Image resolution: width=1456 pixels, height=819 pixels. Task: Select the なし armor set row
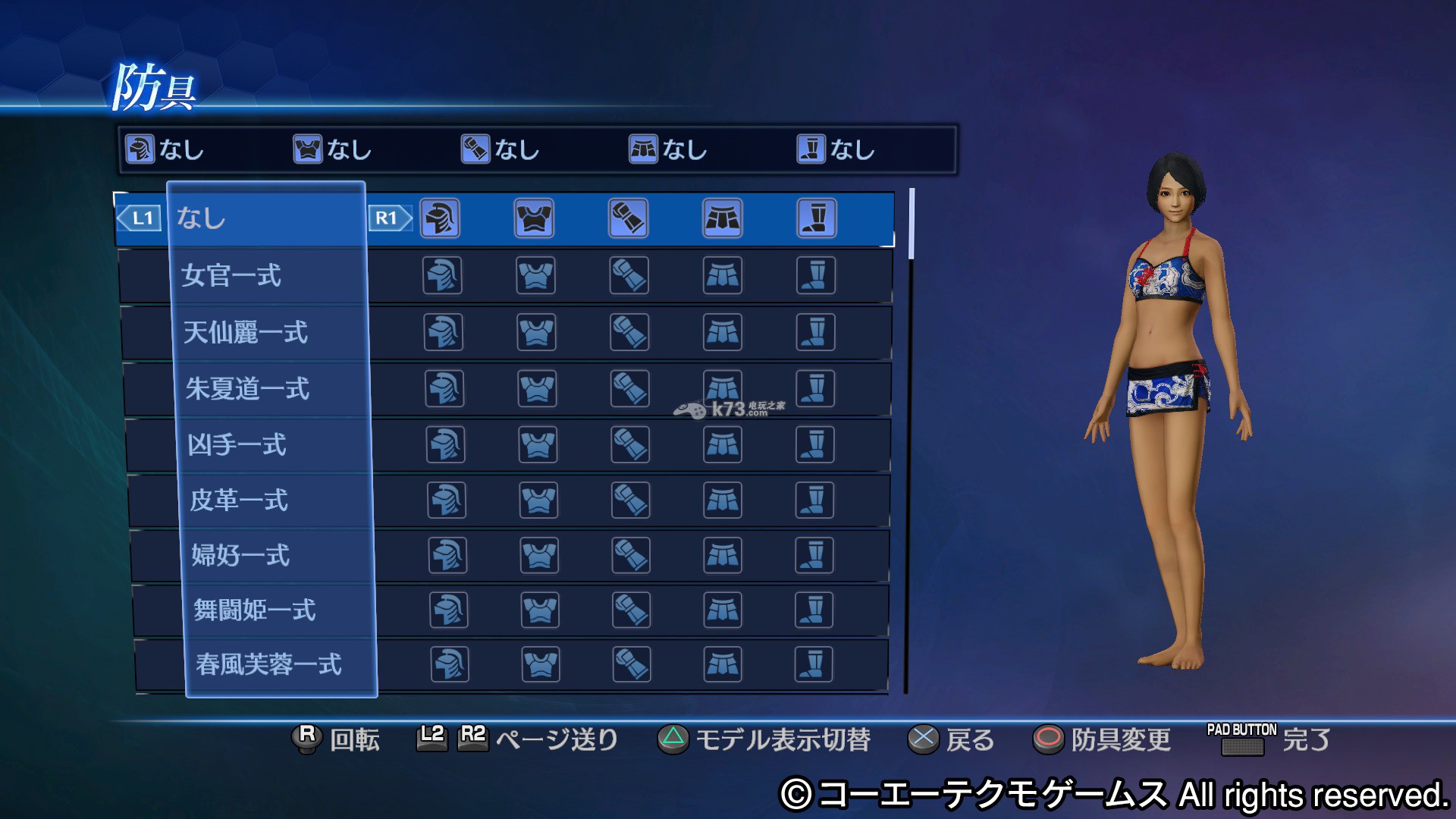coord(265,218)
